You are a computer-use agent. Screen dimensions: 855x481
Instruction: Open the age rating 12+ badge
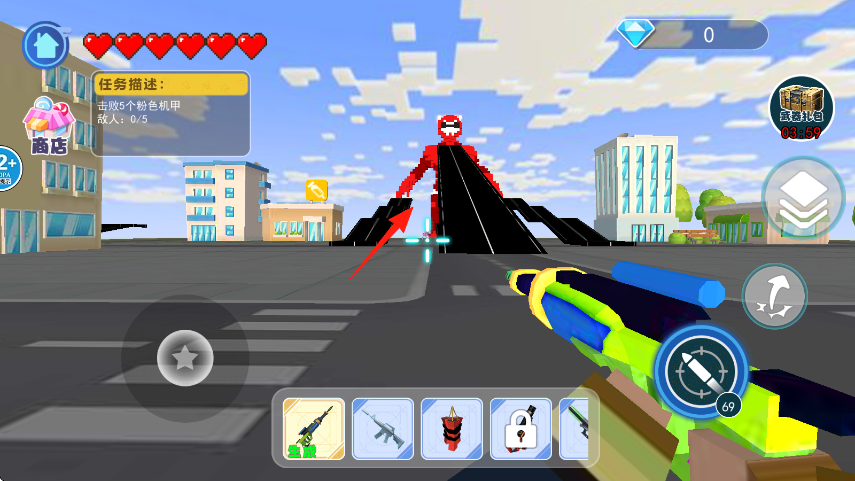coord(6,166)
